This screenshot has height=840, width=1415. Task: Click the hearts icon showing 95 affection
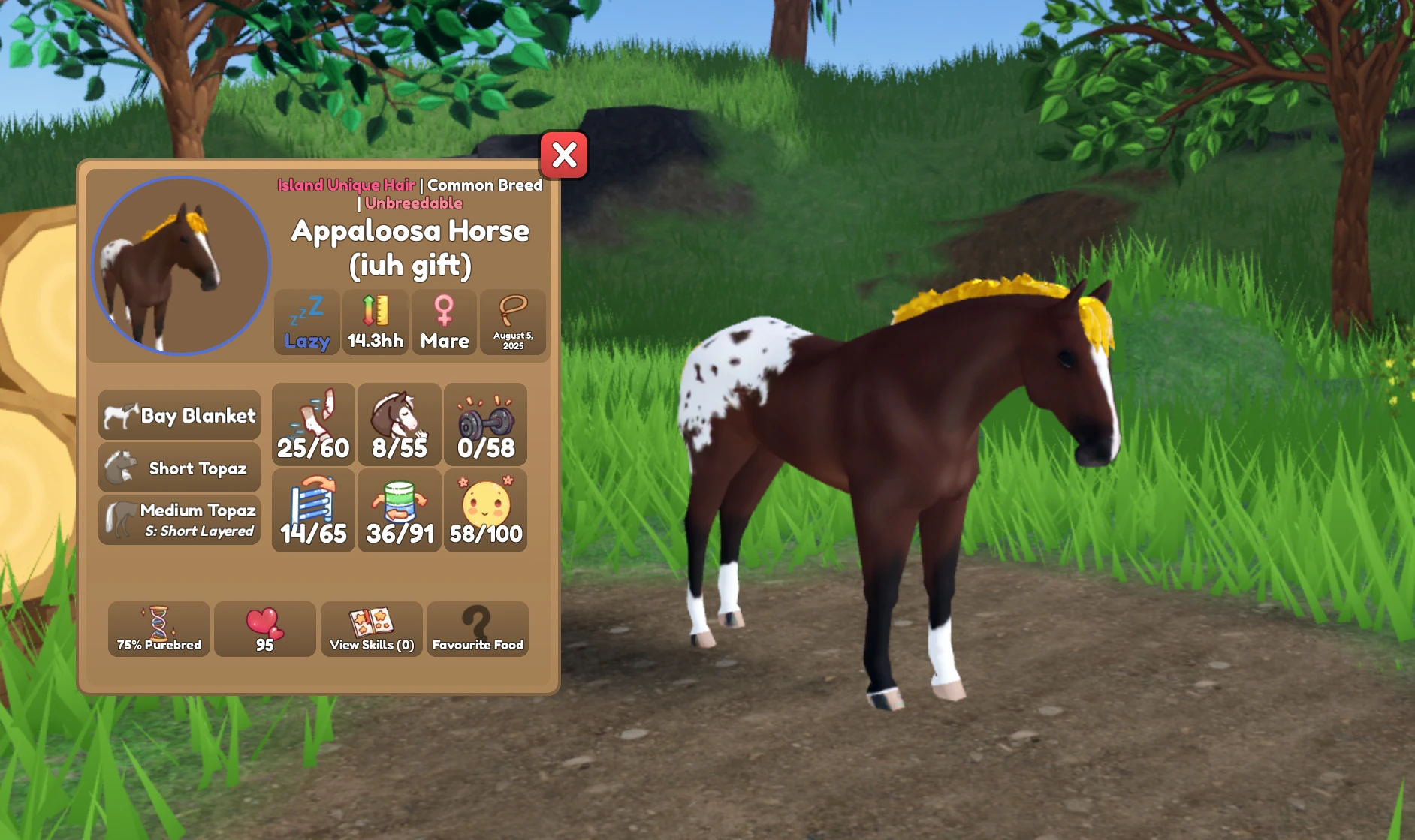[x=264, y=629]
